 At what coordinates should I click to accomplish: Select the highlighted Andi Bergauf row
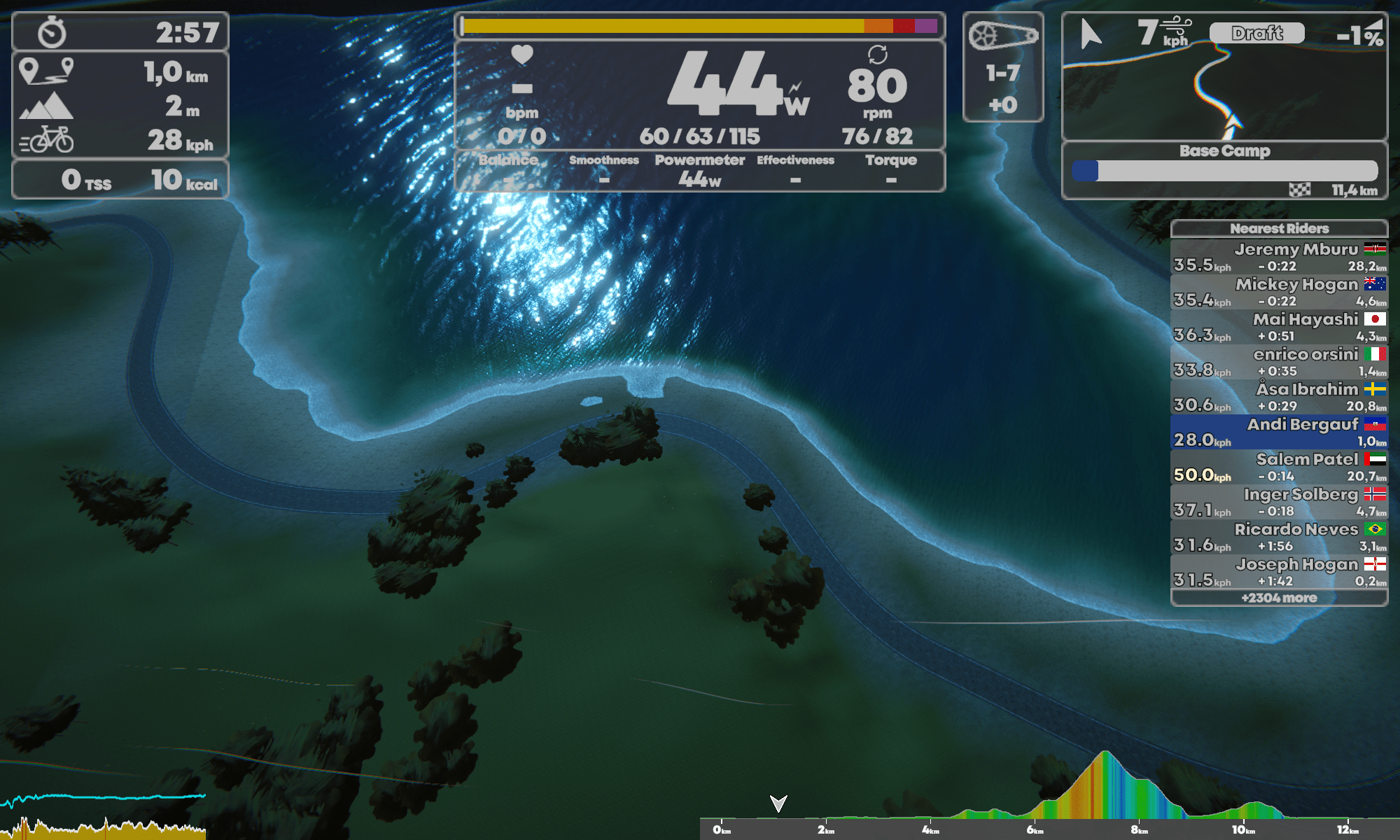pyautogui.click(x=1279, y=432)
